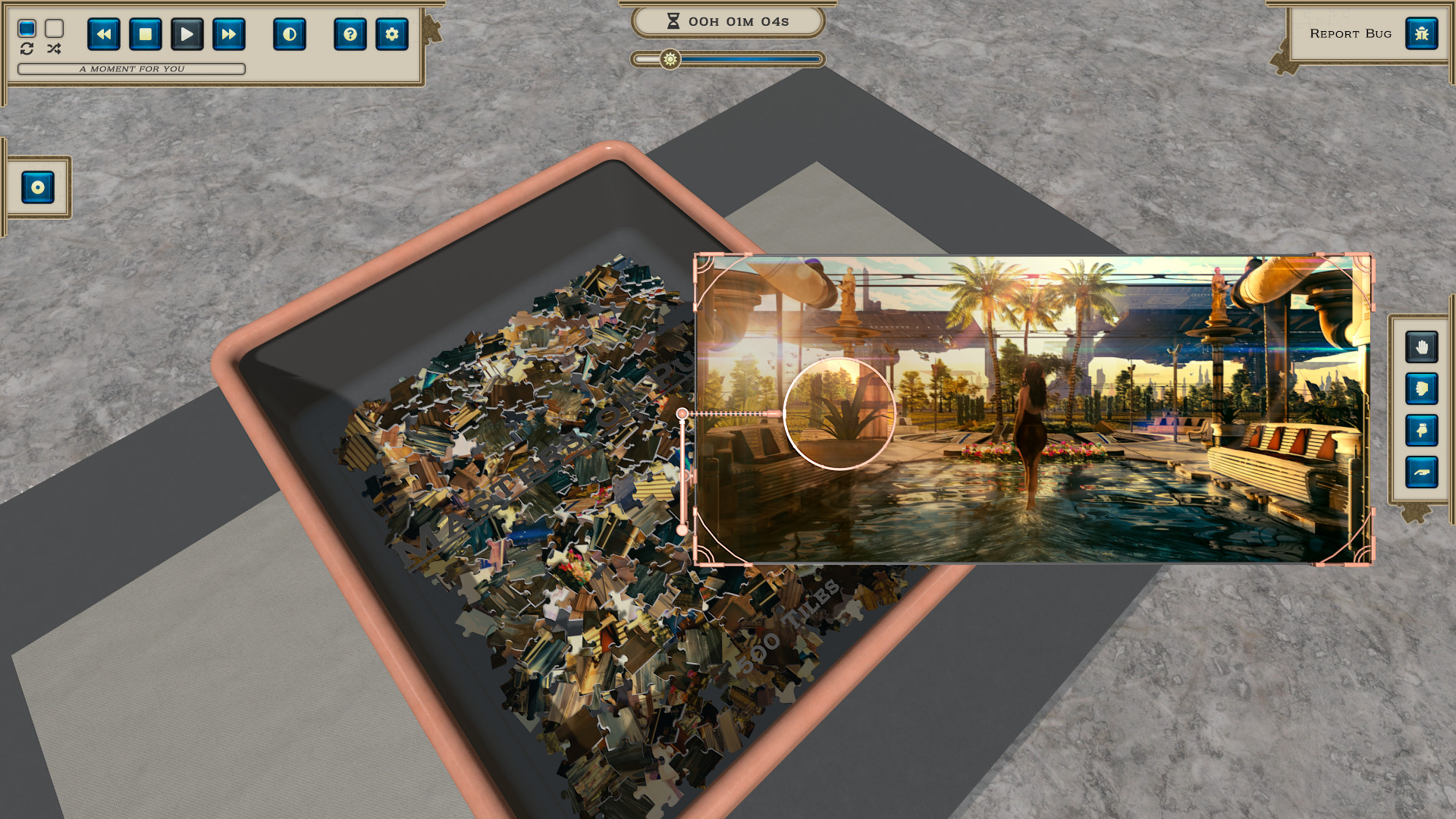Click the Report Bug button
This screenshot has height=819, width=1456.
tap(1351, 33)
